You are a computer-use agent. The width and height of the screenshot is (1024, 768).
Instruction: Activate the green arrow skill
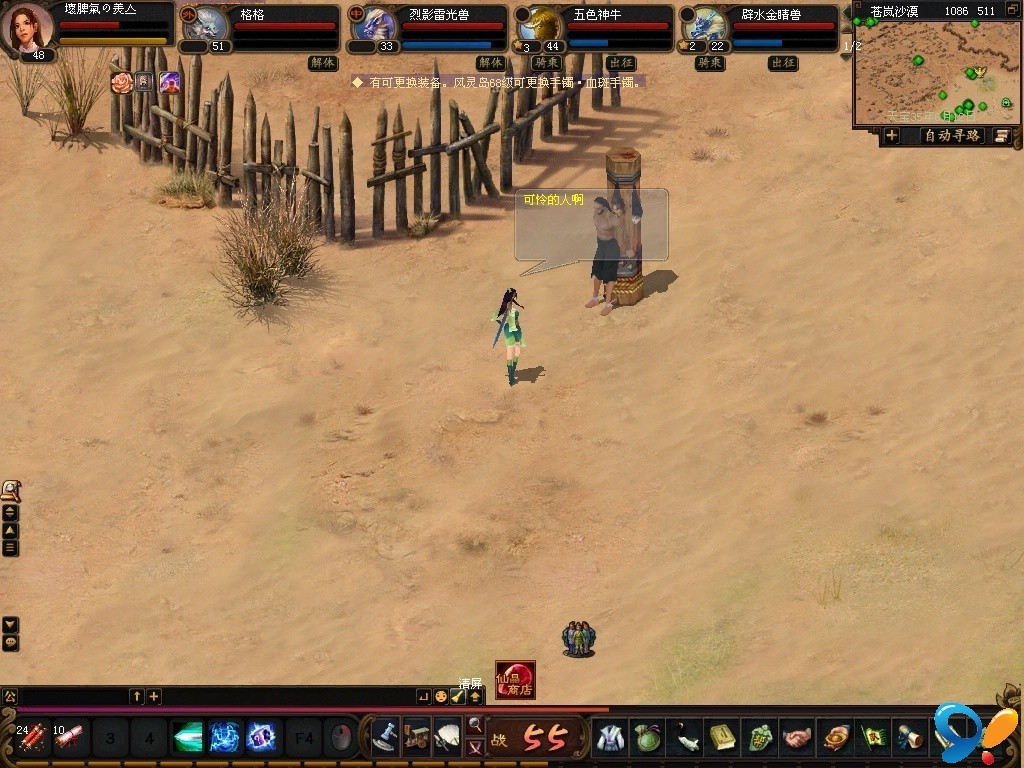point(187,738)
